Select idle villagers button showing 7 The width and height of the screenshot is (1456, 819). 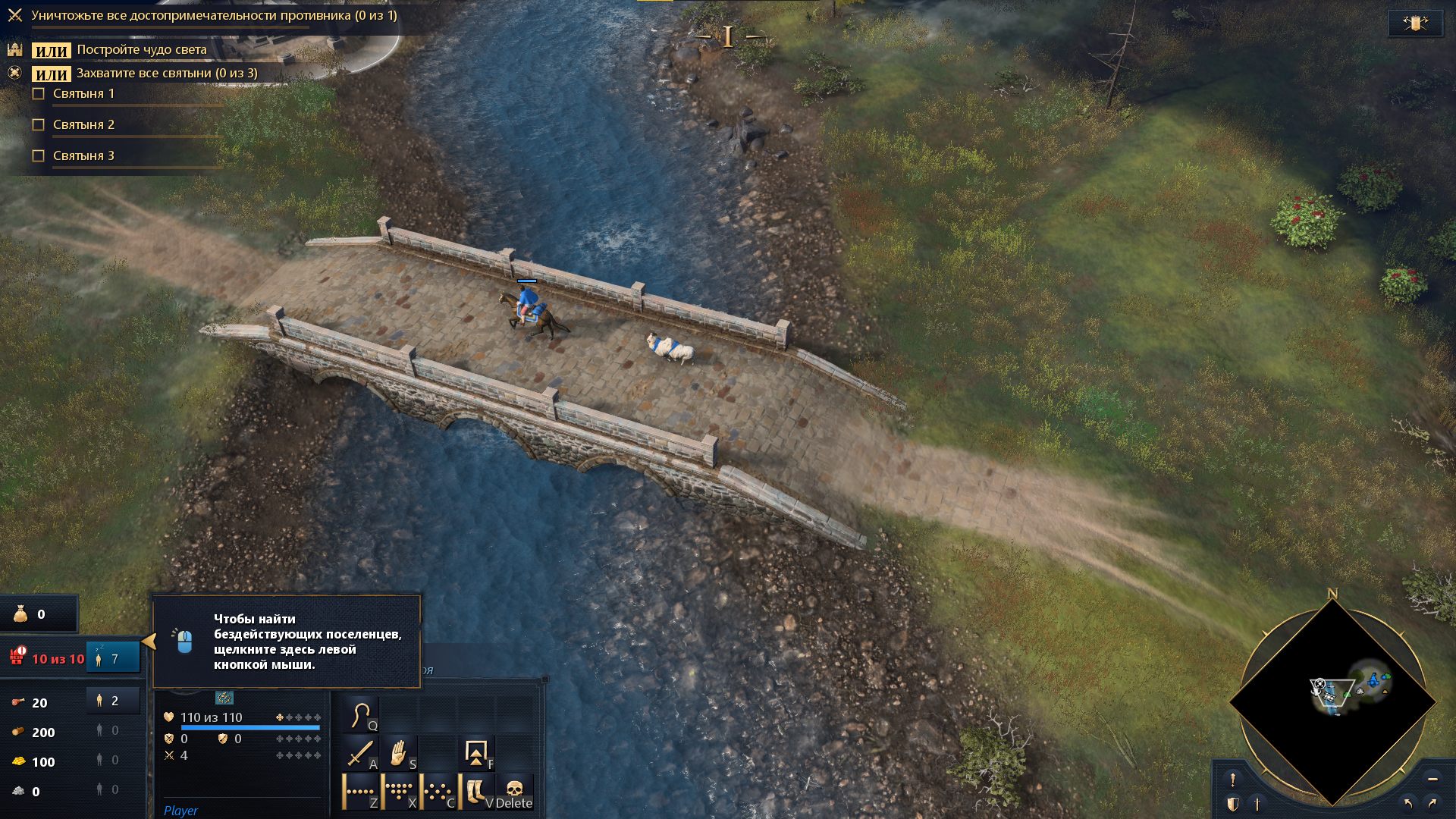tap(112, 658)
